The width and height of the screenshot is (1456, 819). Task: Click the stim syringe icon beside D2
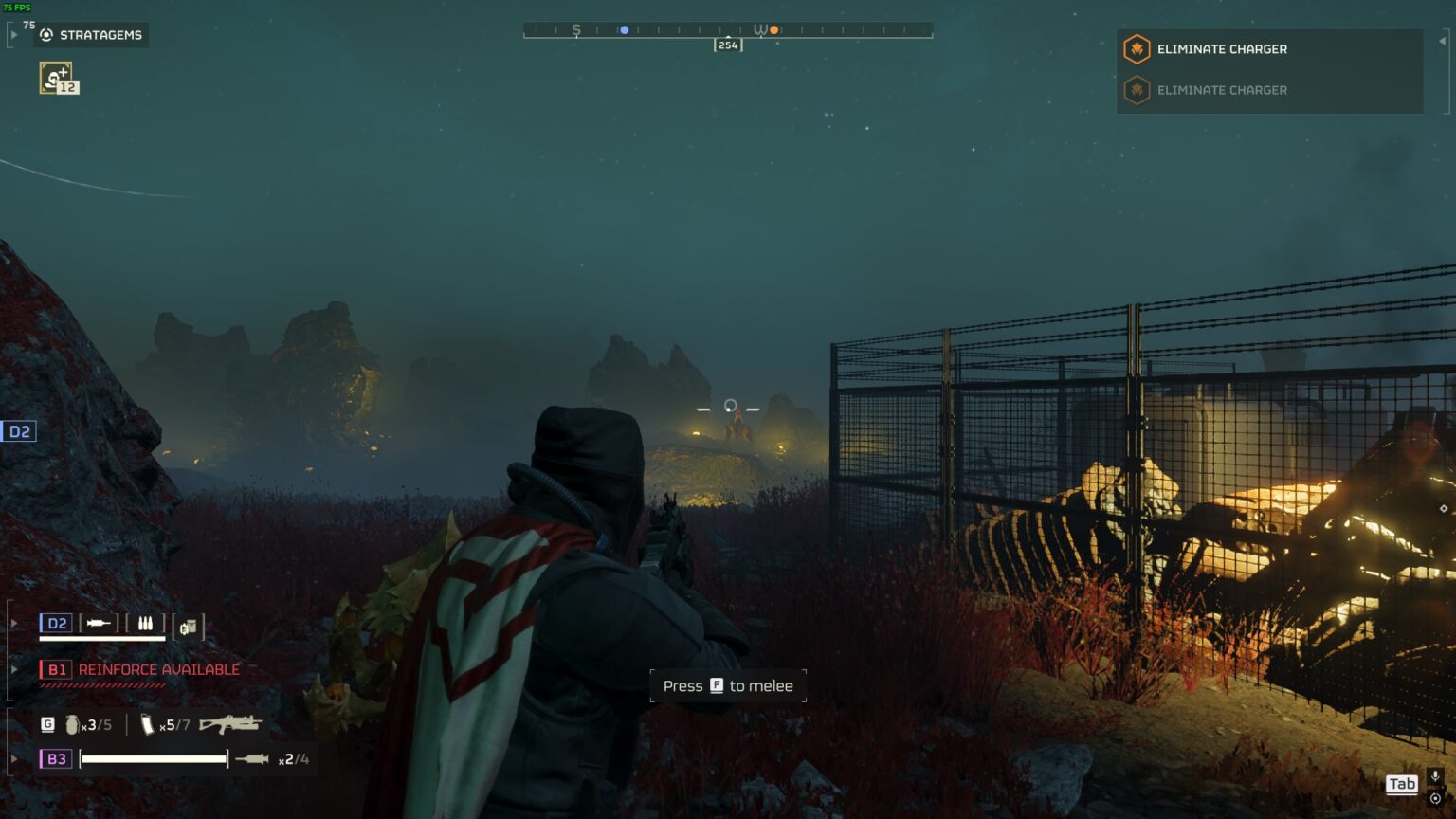99,624
